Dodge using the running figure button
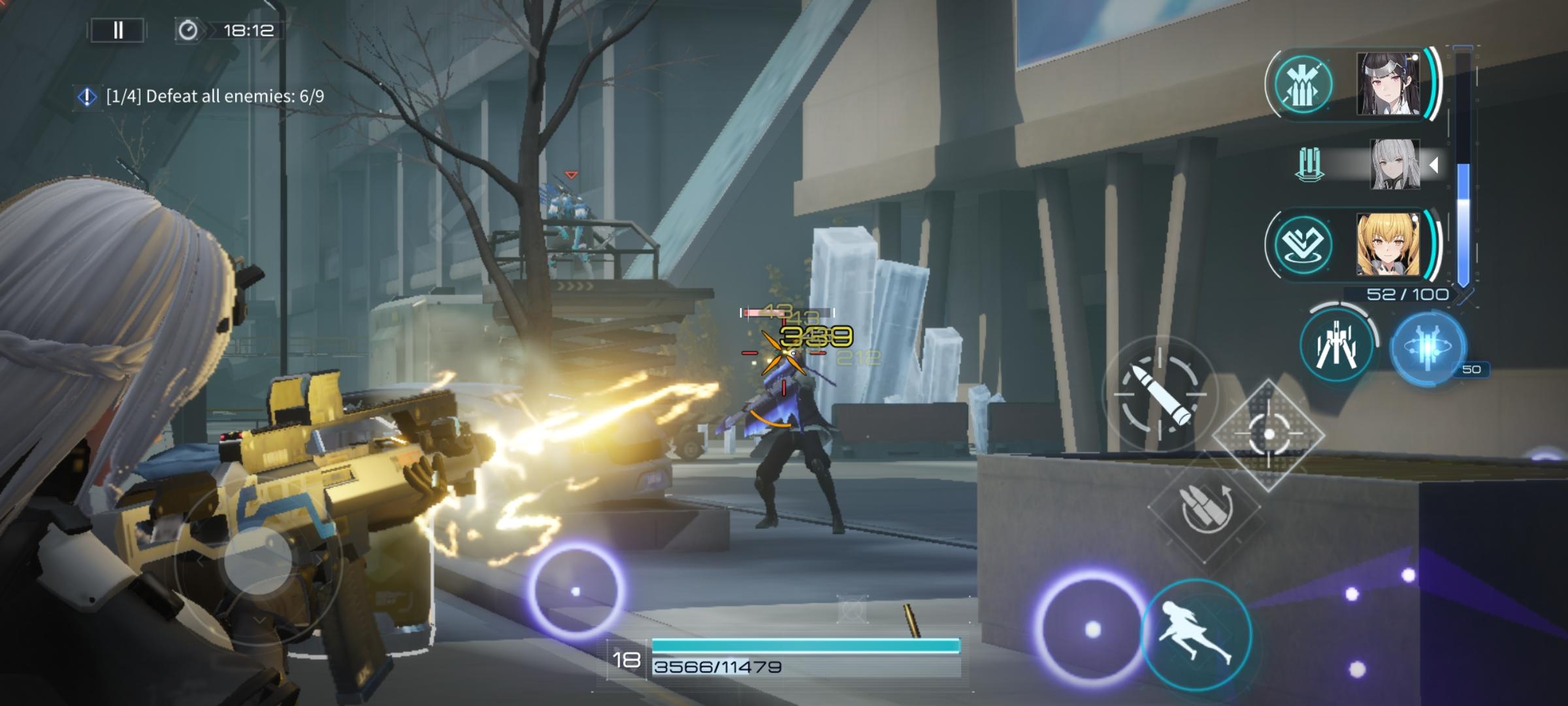Screen dimensions: 1568x706 (x=1196, y=633)
